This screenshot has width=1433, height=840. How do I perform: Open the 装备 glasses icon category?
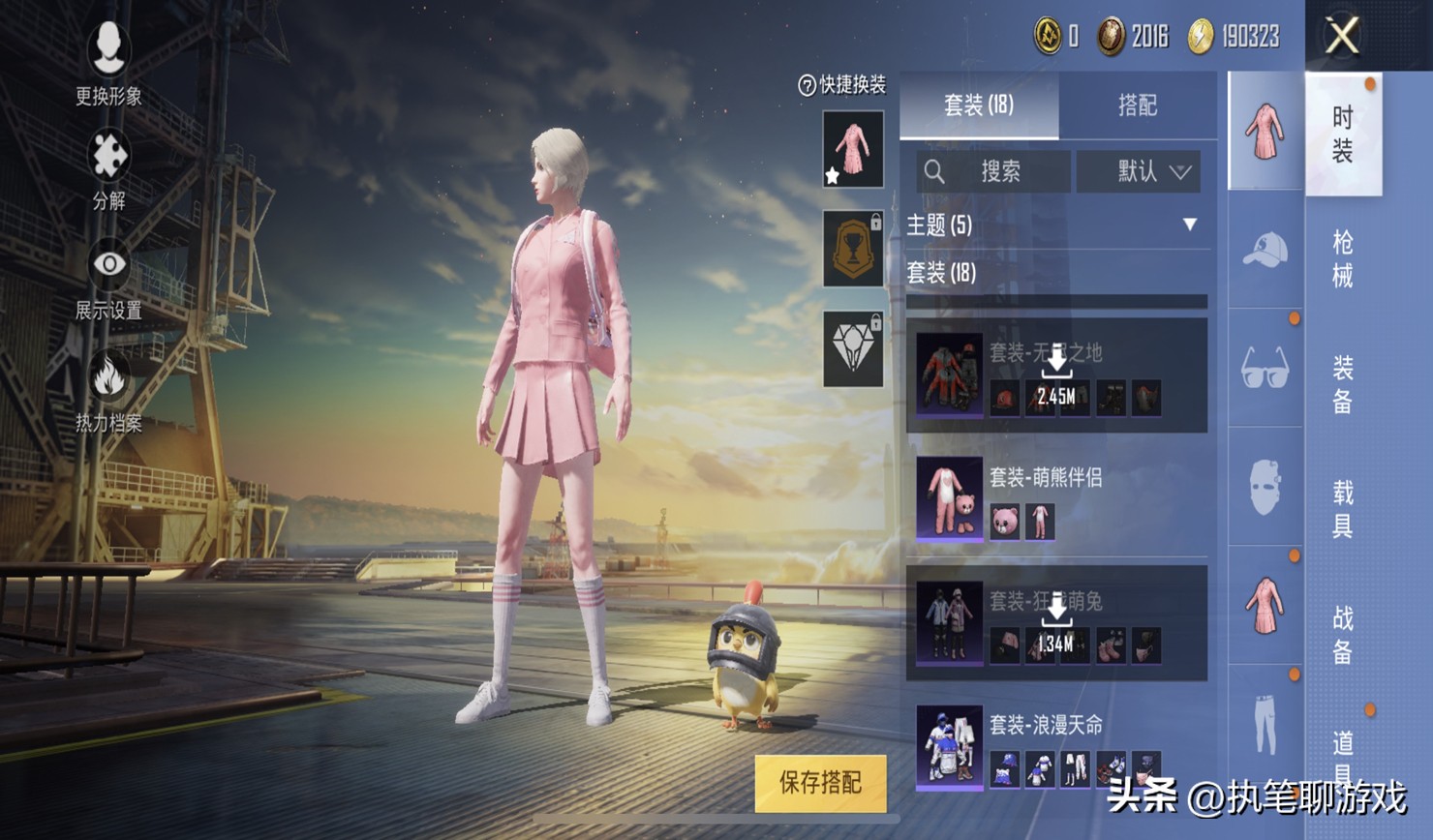(1265, 366)
